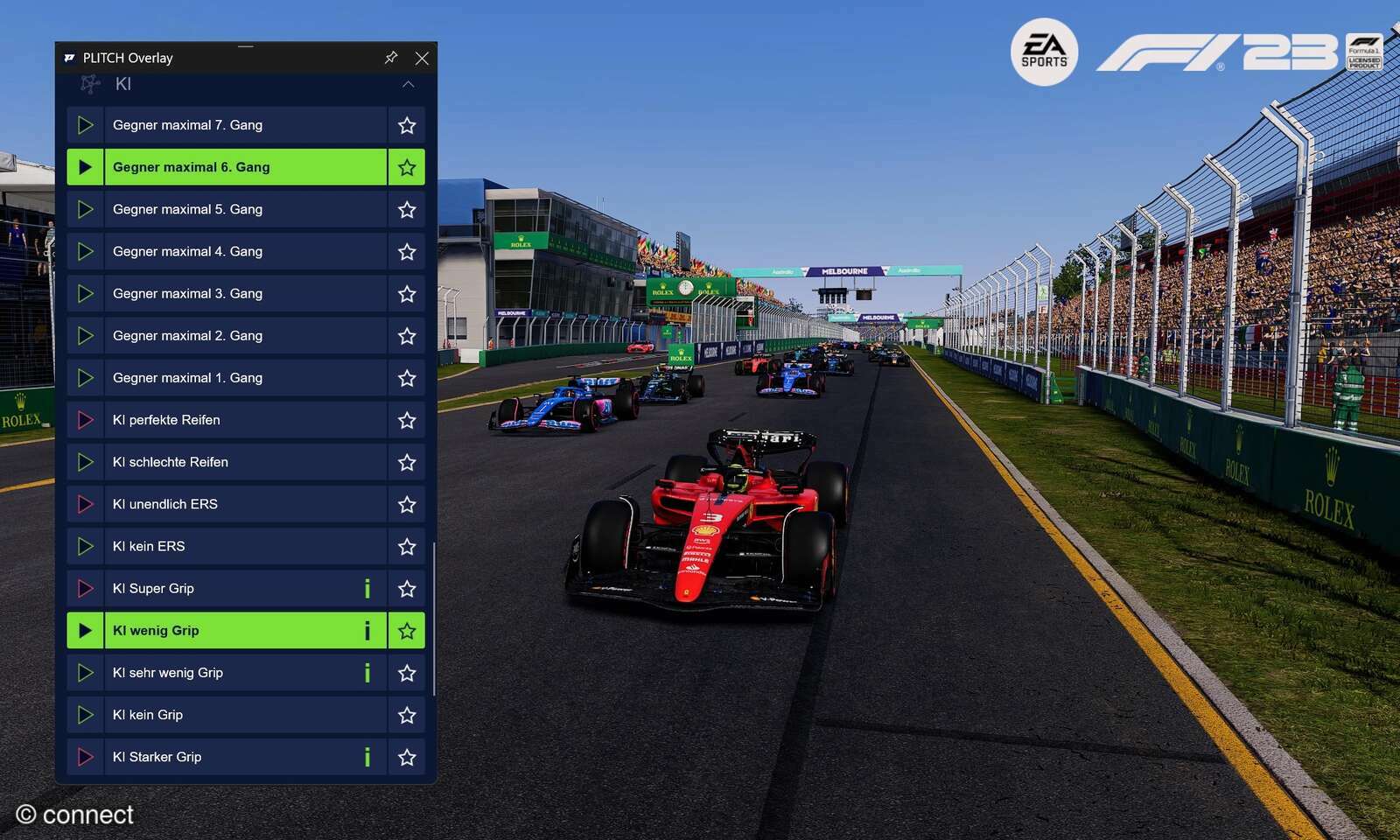Star KI wenig Grip as a favorite

(x=406, y=630)
